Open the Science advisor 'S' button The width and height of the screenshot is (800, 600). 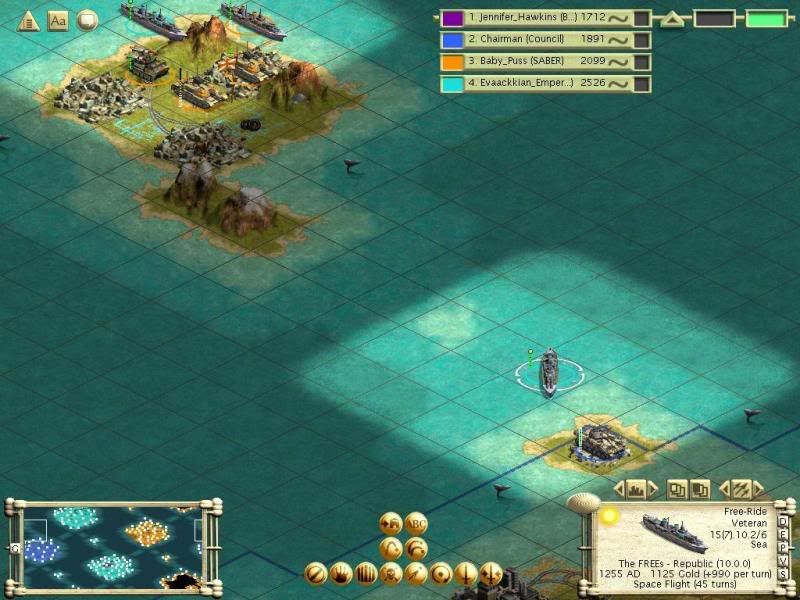(783, 572)
